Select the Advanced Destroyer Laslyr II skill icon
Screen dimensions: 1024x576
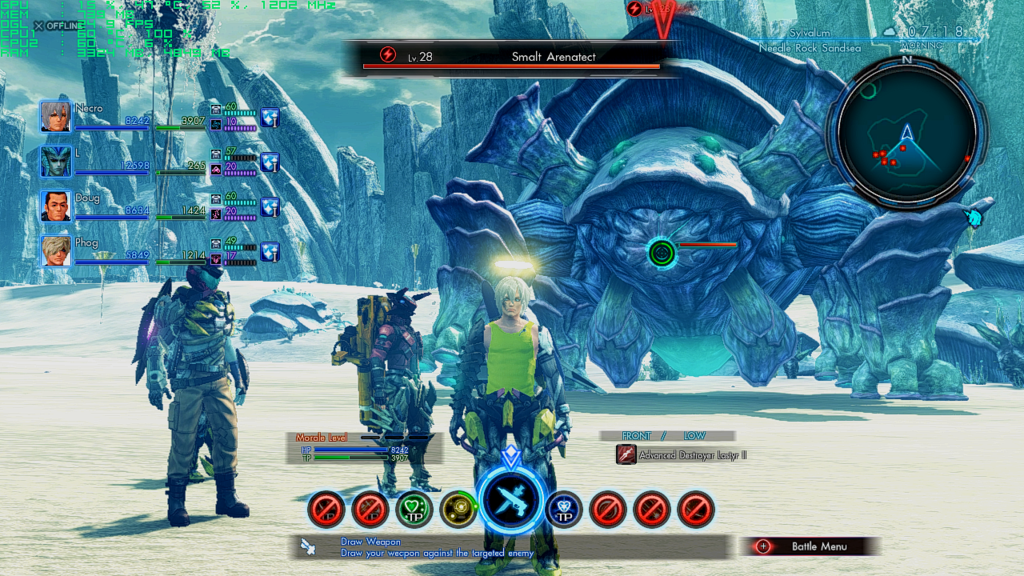[626, 454]
